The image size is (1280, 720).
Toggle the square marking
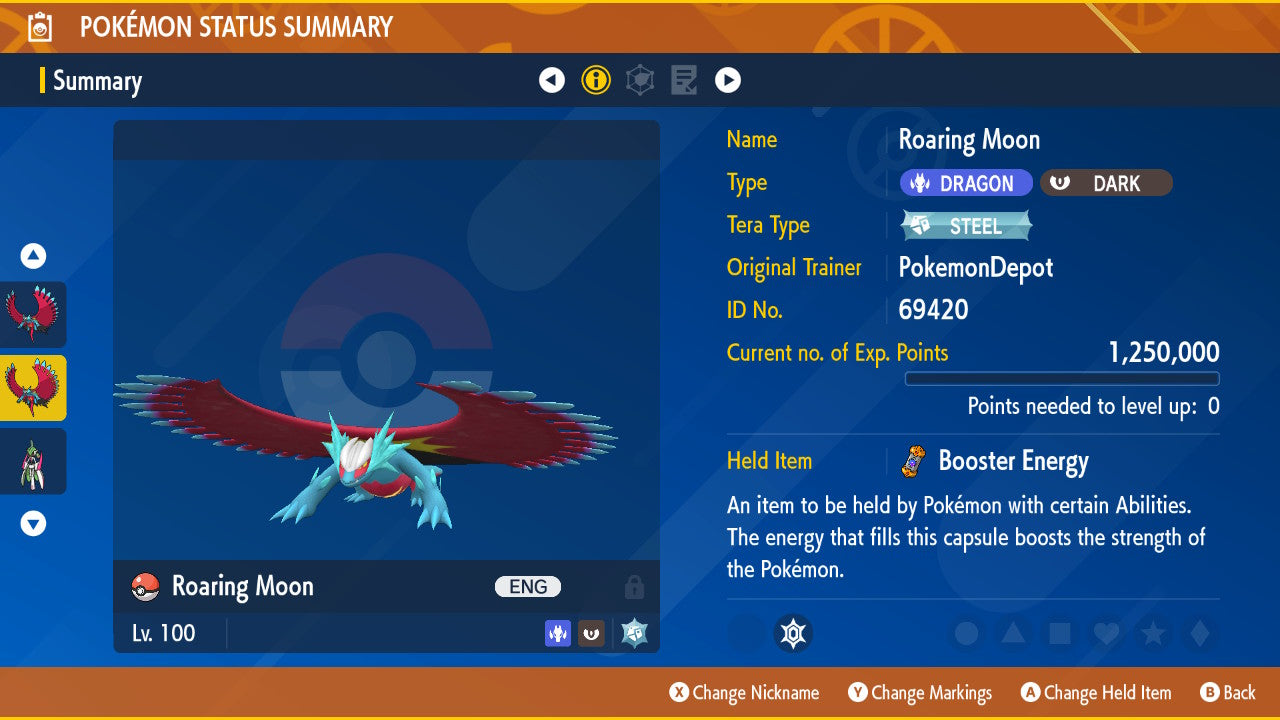tap(1059, 634)
